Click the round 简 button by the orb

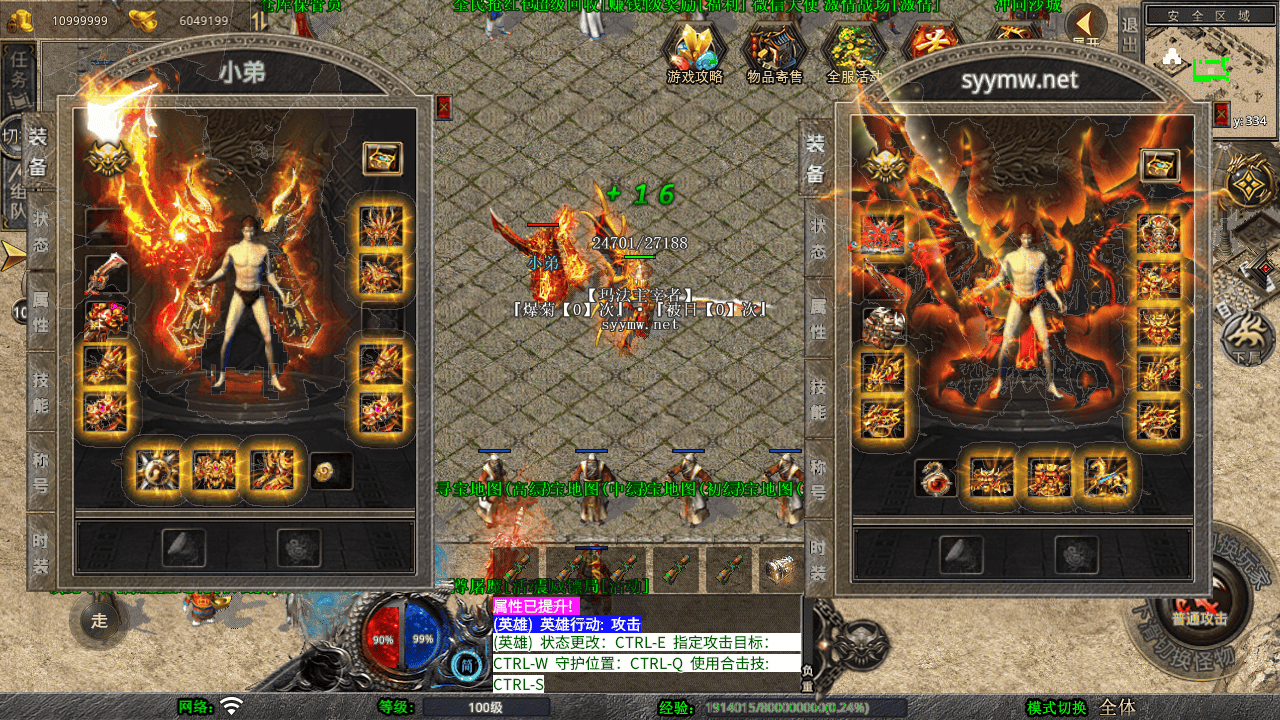point(465,664)
